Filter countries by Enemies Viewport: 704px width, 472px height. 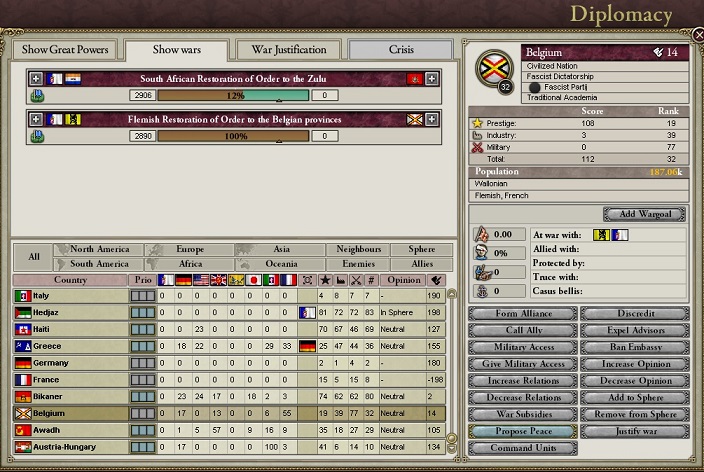[x=358, y=264]
